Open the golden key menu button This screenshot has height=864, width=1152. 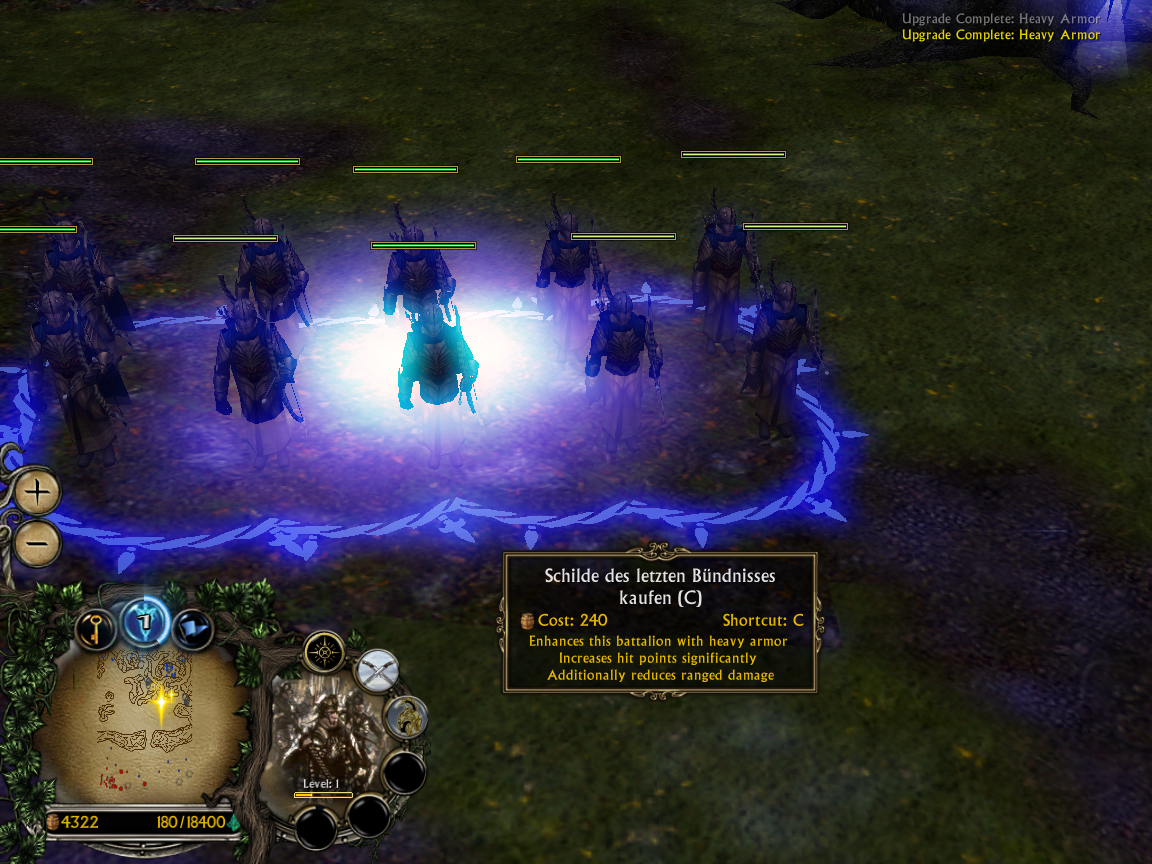[97, 629]
